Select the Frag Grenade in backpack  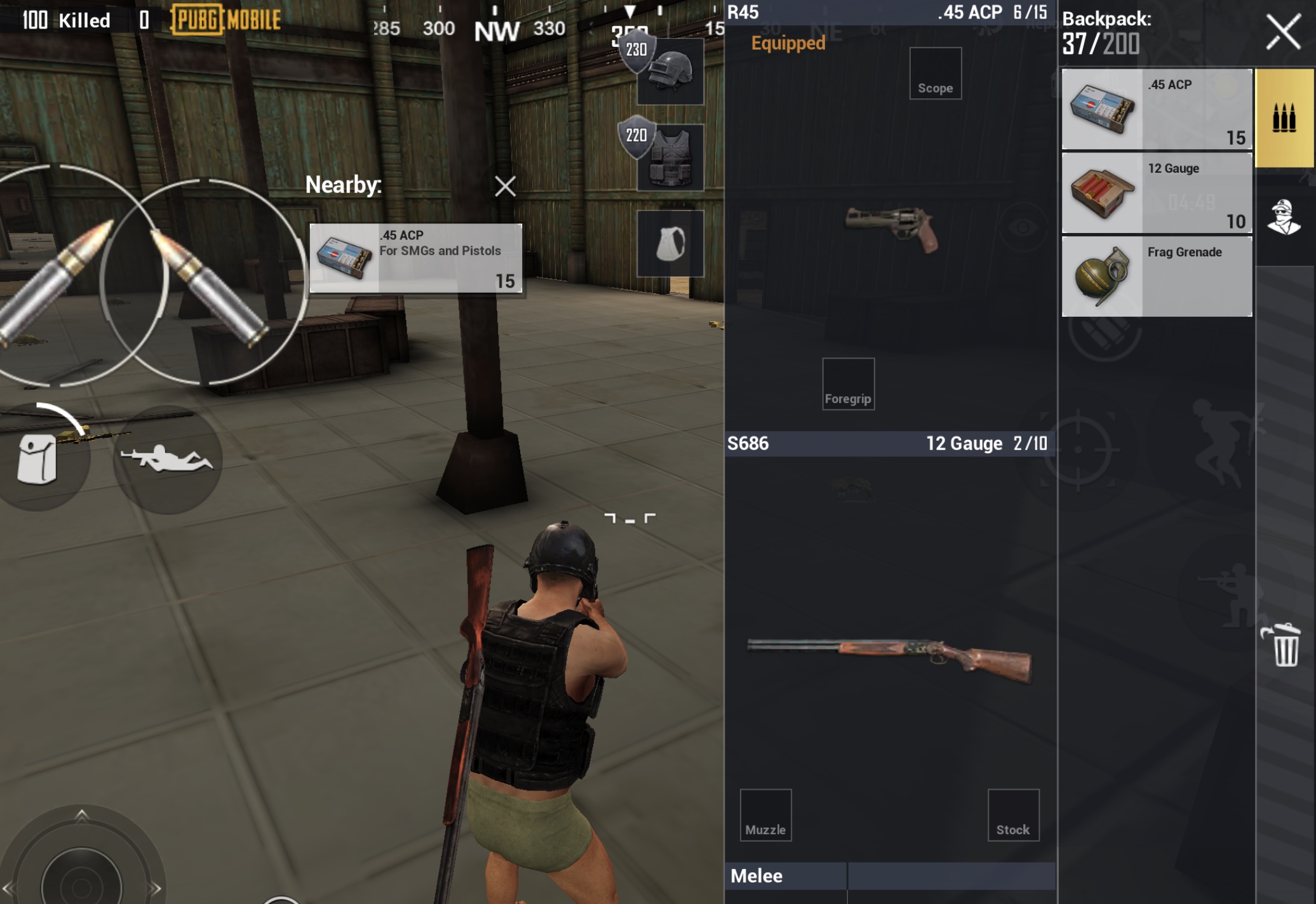(1157, 277)
